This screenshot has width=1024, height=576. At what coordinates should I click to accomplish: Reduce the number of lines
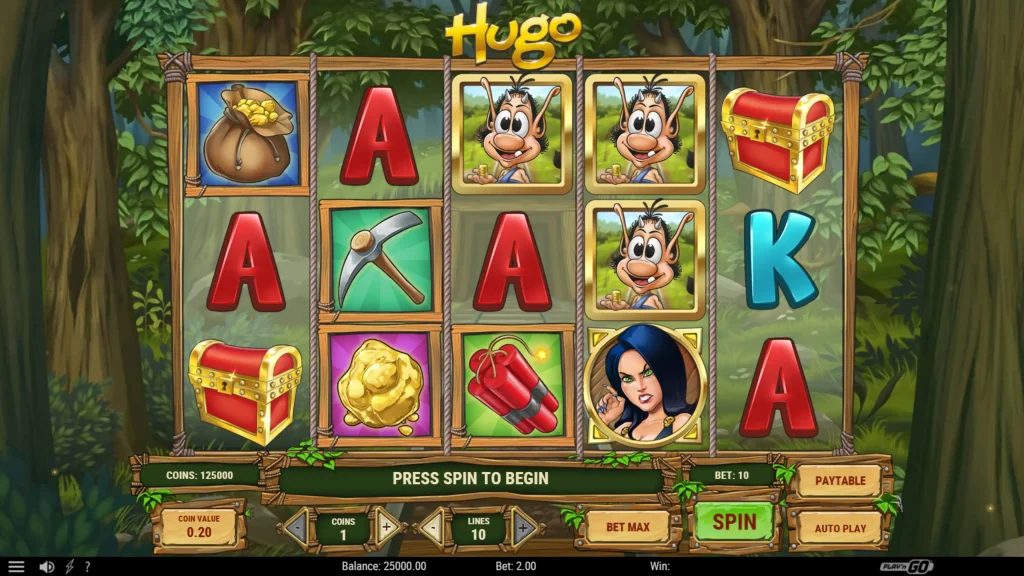pos(431,526)
